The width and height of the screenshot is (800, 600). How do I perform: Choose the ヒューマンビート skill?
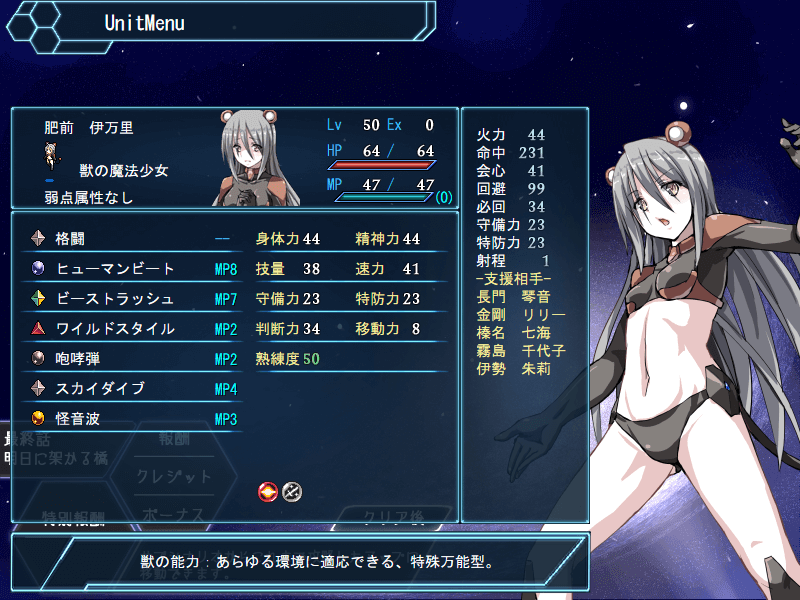click(130, 269)
